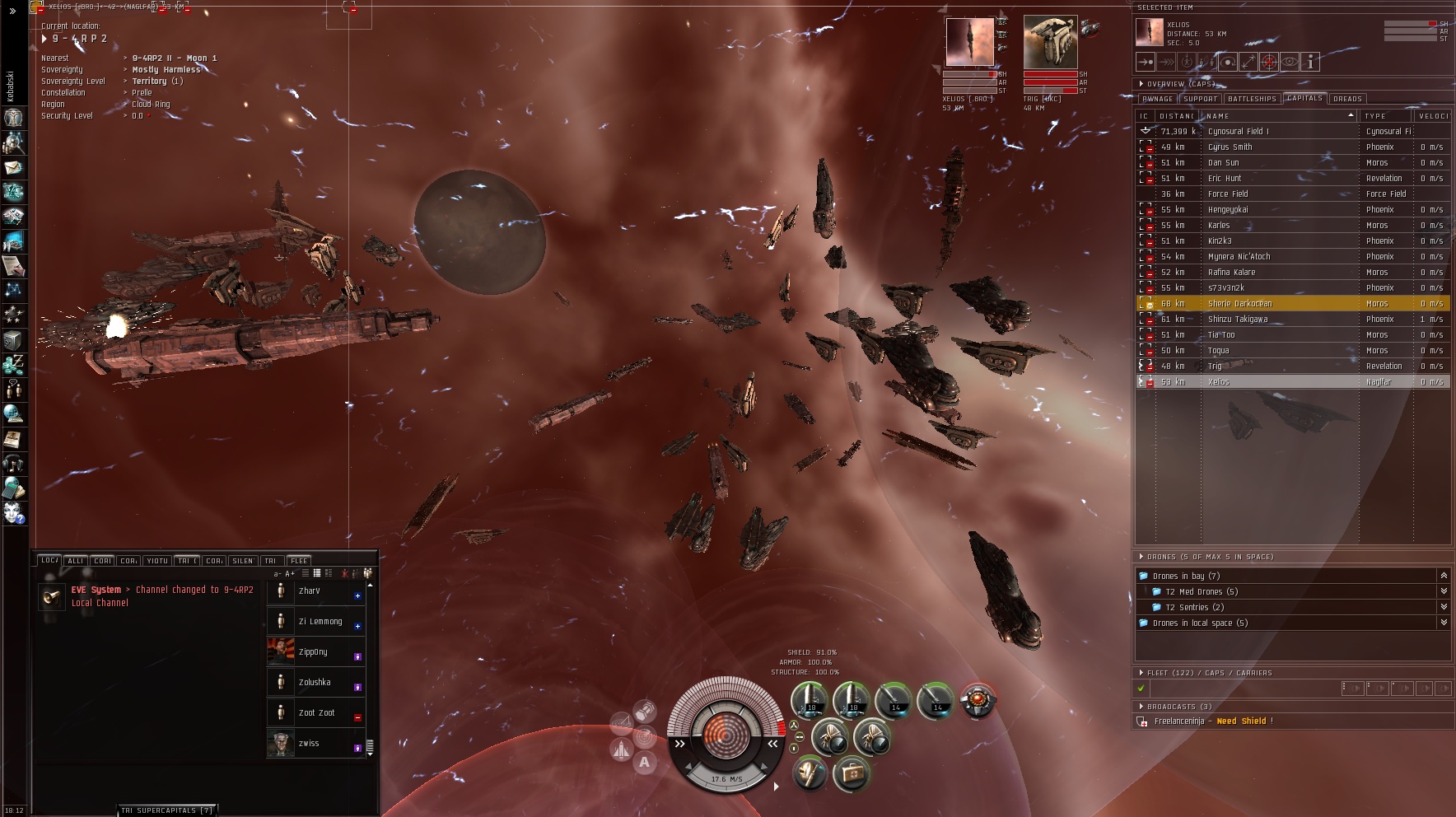Switch to the Alli chat tab
The width and height of the screenshot is (1456, 817).
click(76, 561)
